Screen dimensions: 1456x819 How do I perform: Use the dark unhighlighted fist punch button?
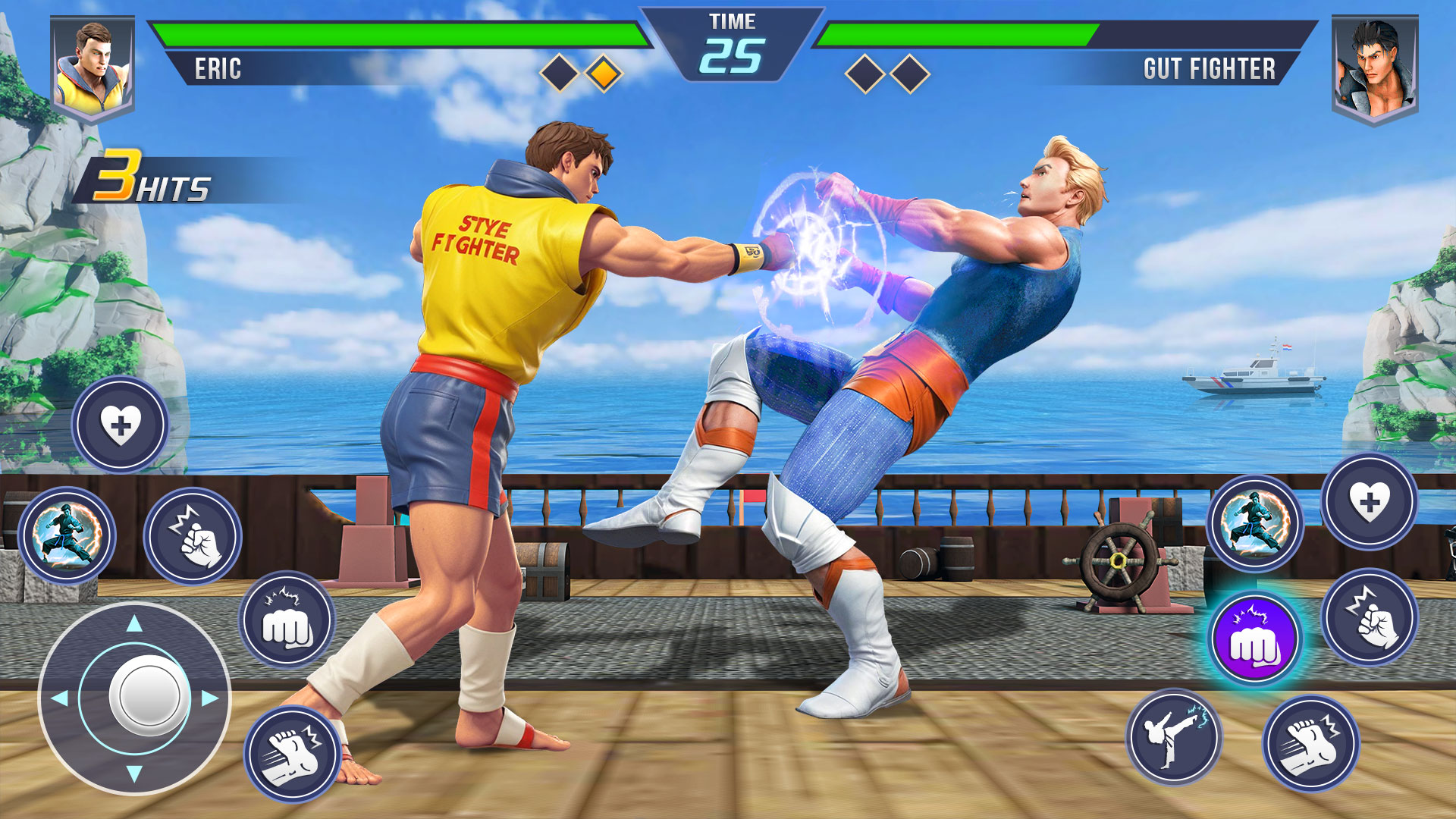pos(287,620)
